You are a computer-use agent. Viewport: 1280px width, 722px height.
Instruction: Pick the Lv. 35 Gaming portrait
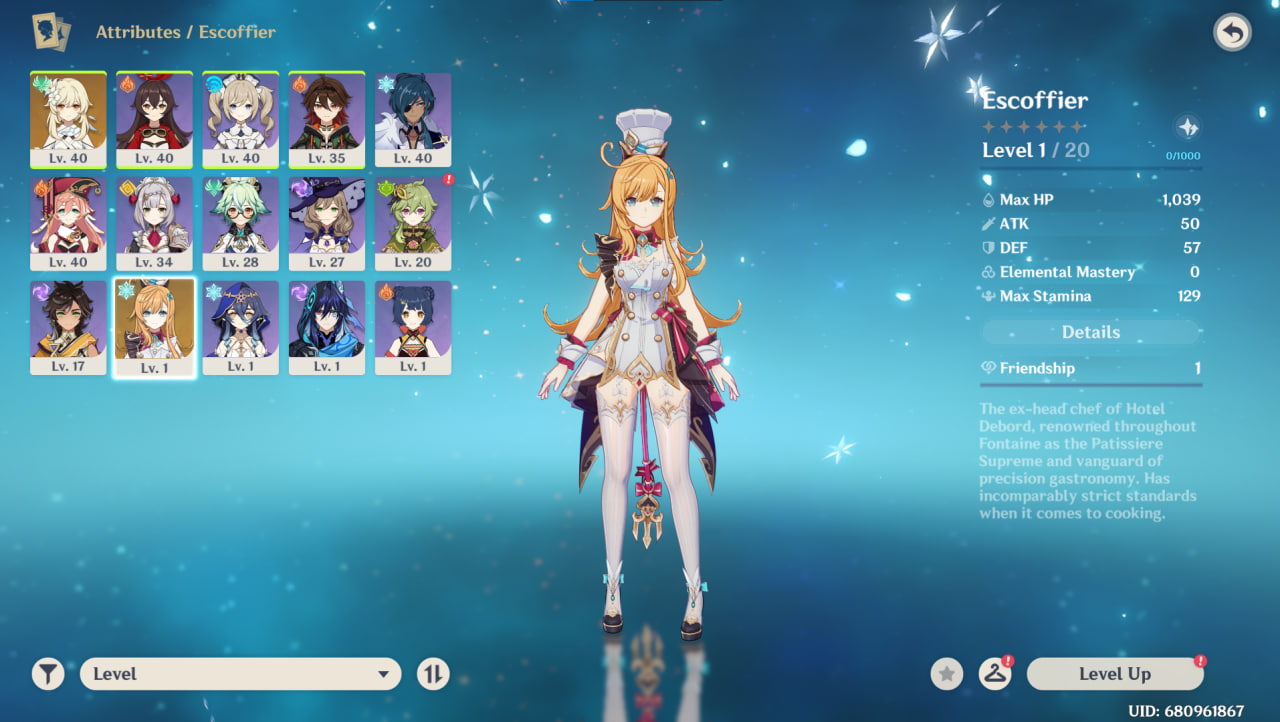[x=326, y=119]
